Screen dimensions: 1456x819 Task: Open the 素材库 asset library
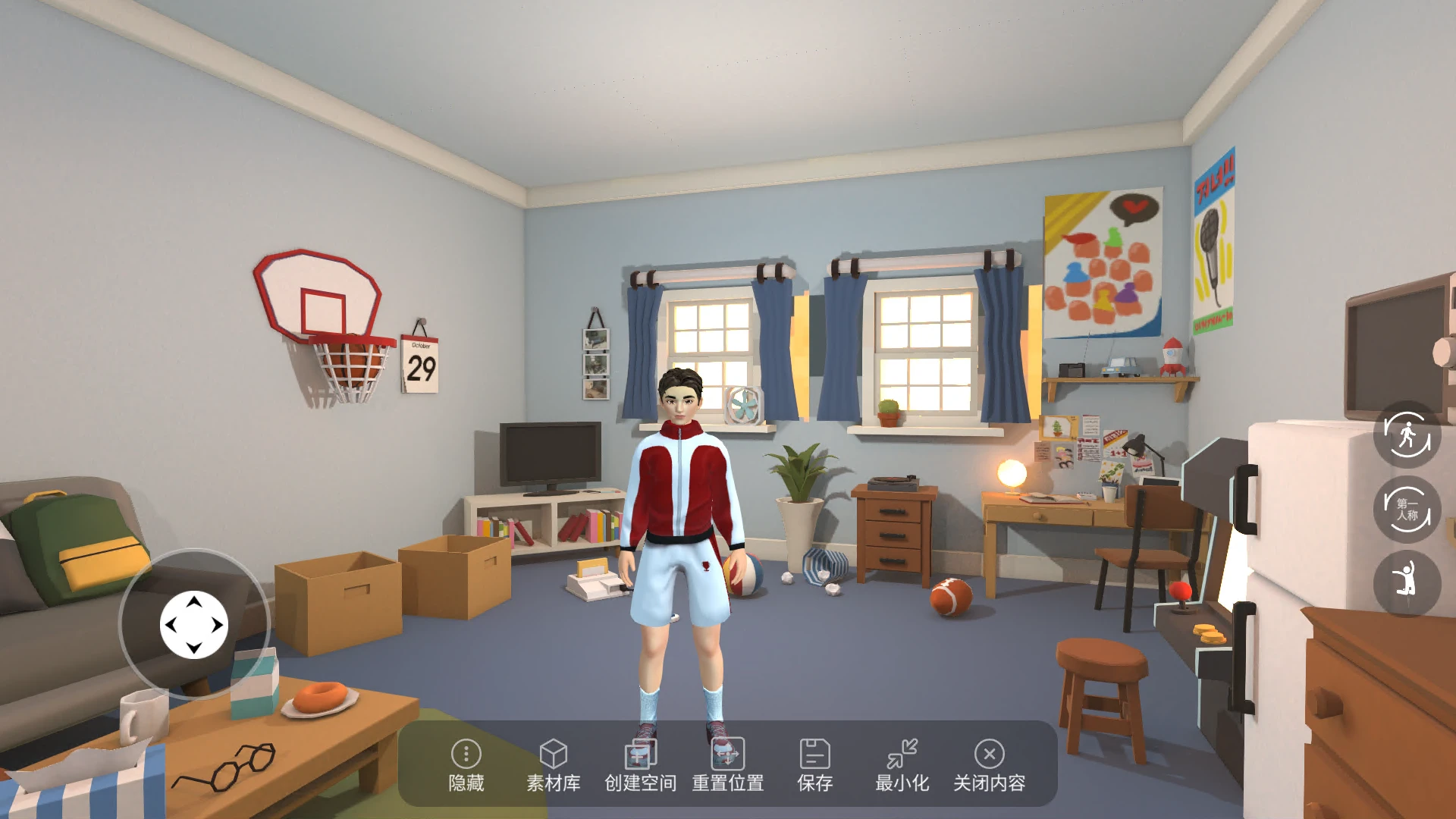pyautogui.click(x=553, y=764)
